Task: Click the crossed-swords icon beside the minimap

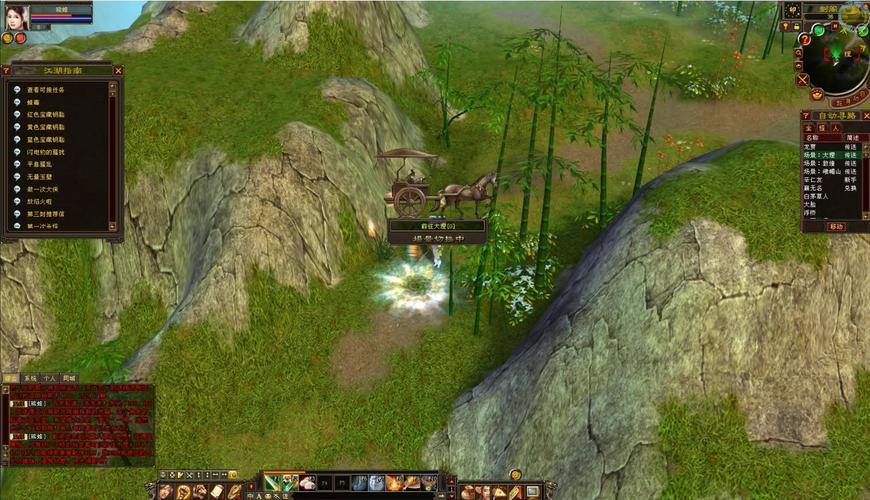Action: pyautogui.click(x=802, y=79)
